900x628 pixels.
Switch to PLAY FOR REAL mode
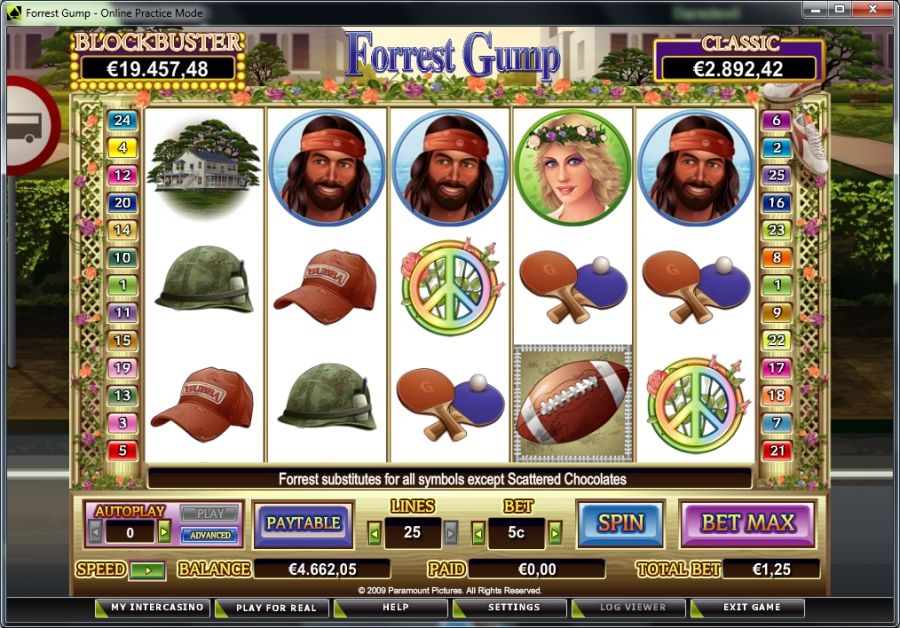[276, 607]
